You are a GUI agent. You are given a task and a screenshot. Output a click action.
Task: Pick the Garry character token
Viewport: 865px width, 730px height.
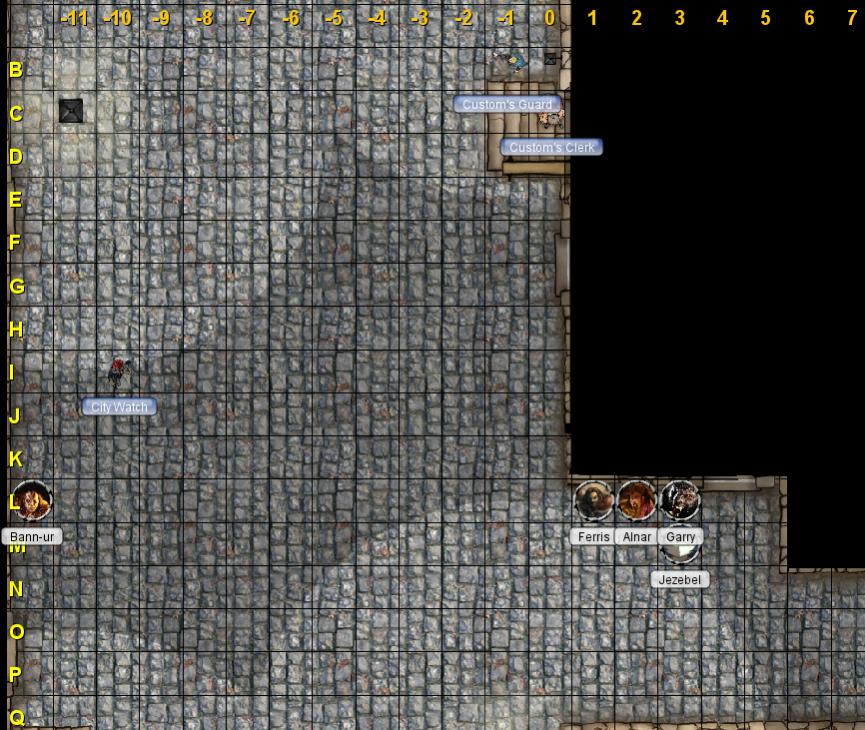pos(680,499)
